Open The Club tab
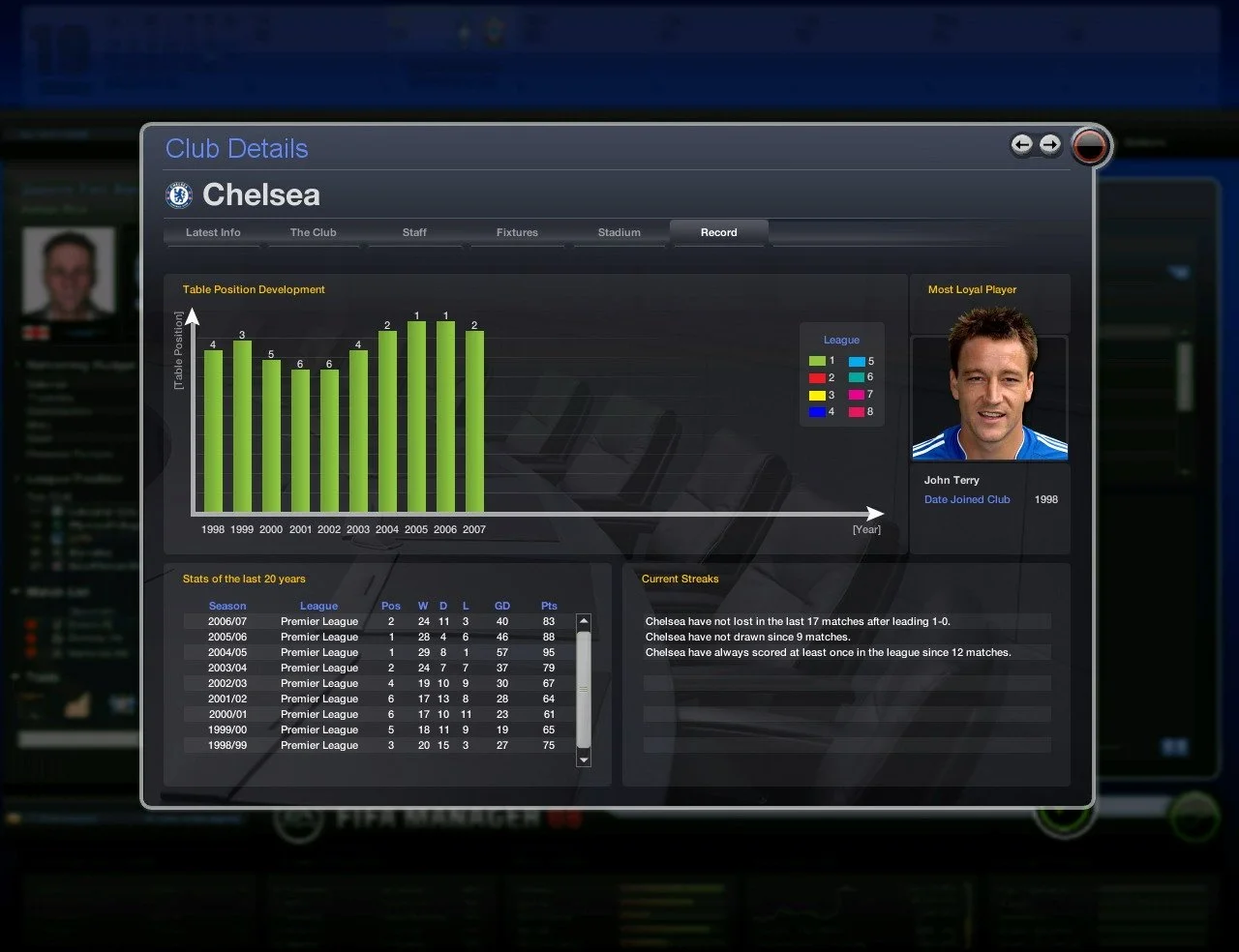The width and height of the screenshot is (1239, 952). [313, 232]
